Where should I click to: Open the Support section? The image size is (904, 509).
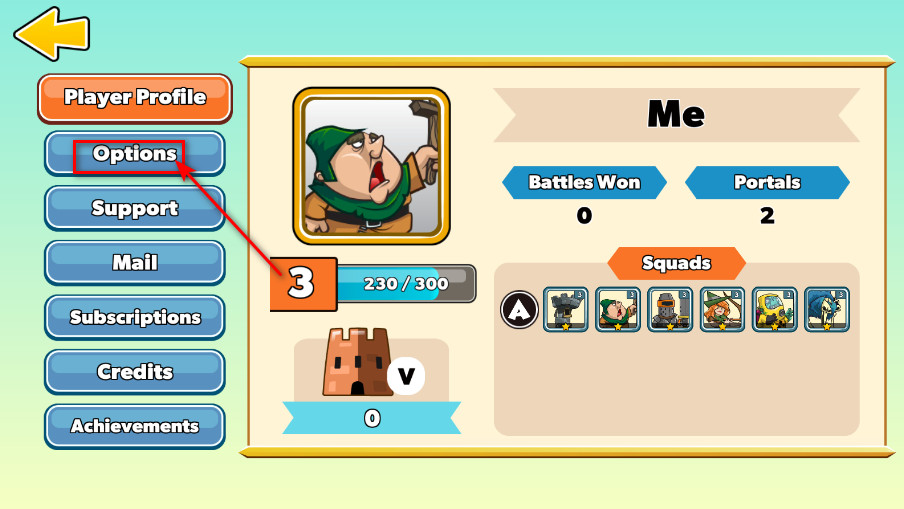(135, 208)
